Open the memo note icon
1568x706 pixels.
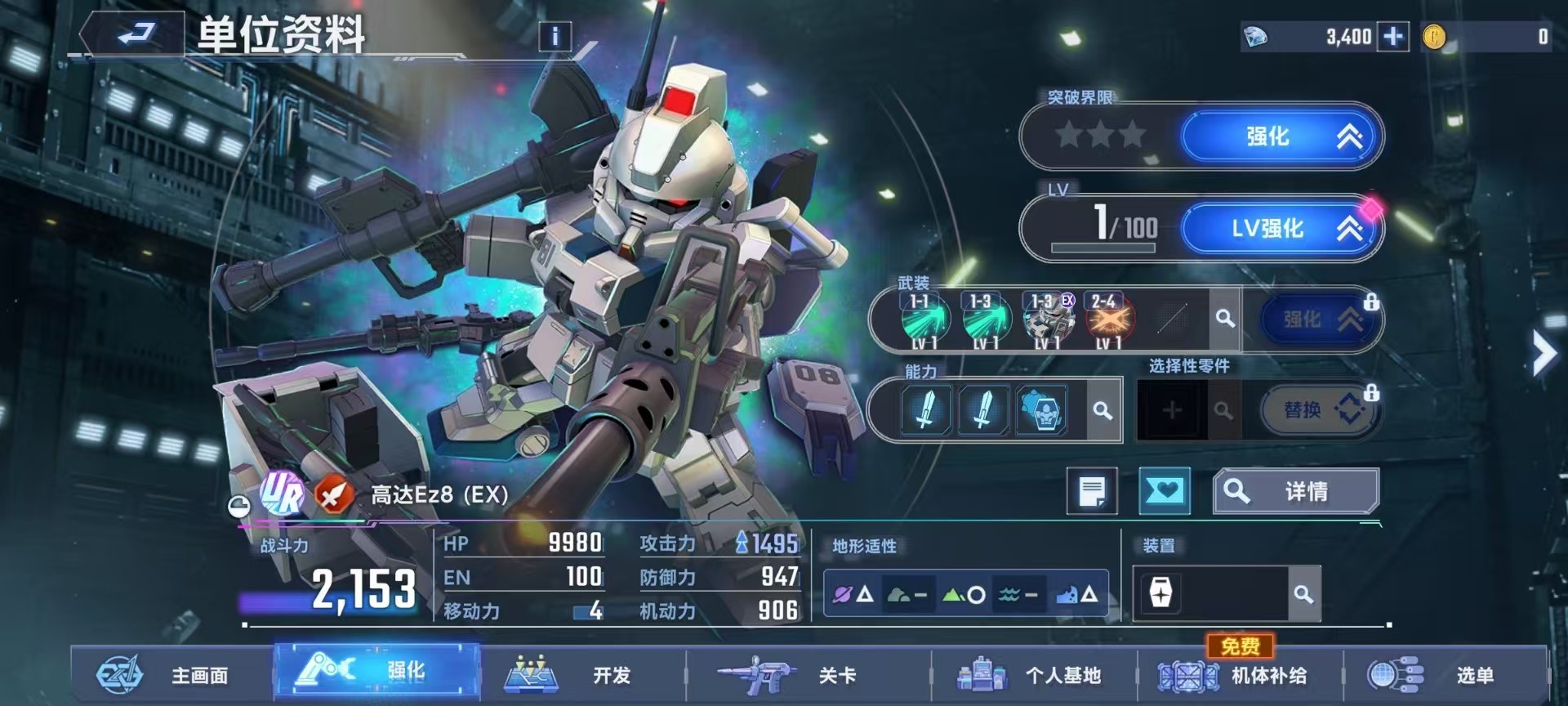tap(1092, 491)
